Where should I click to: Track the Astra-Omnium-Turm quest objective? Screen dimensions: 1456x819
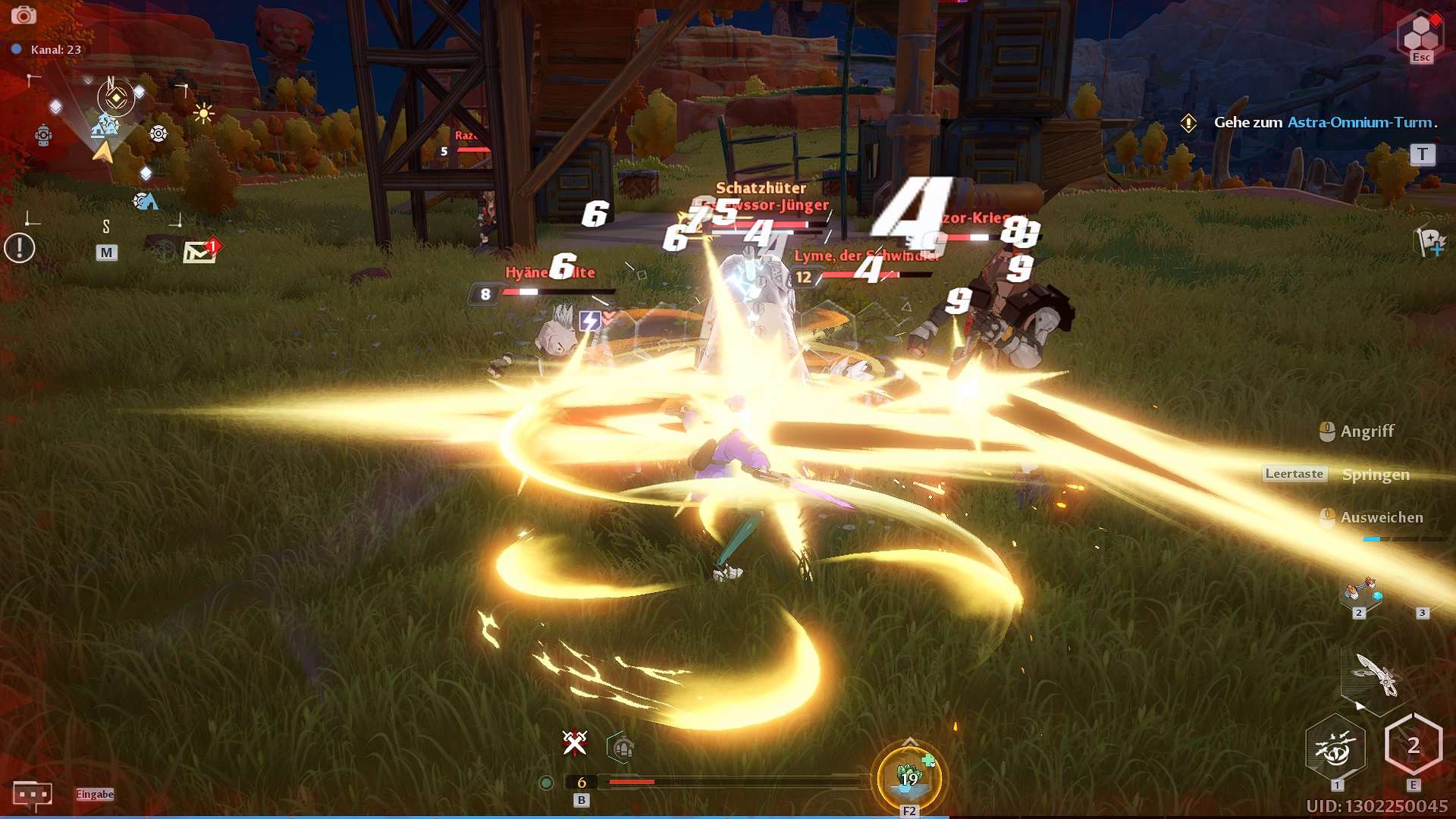1323,122
